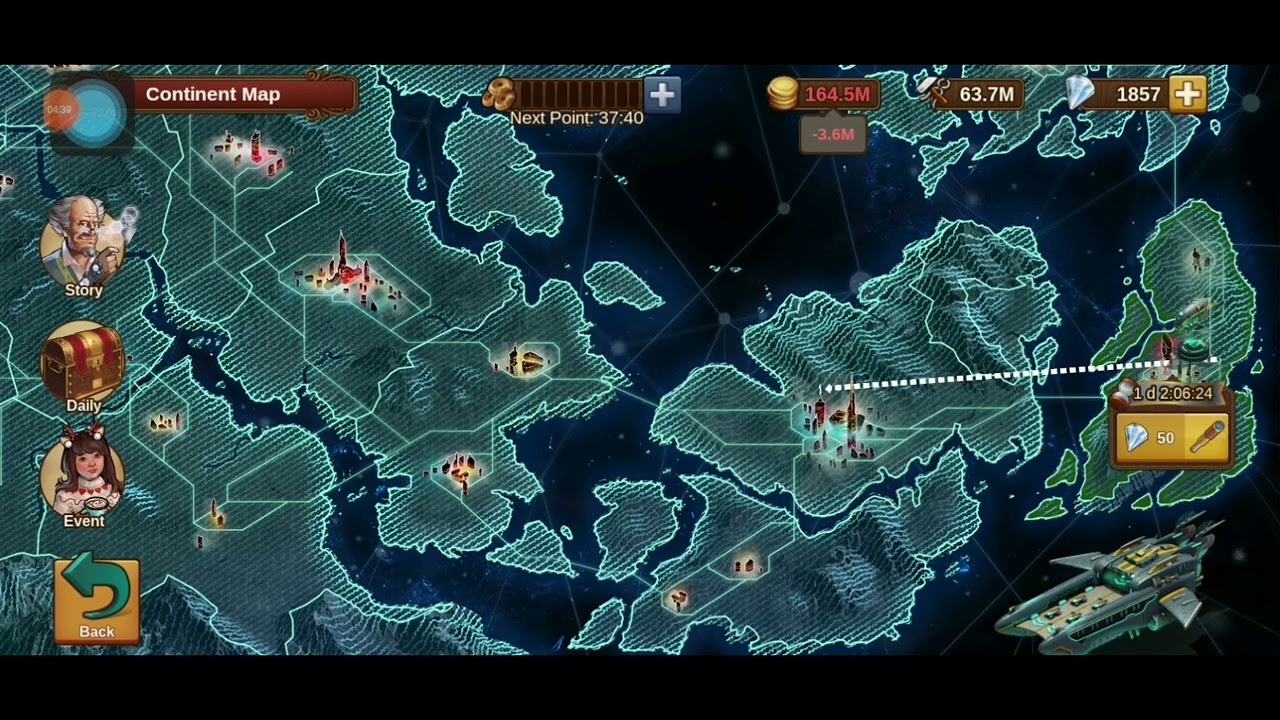Select the traveling airship in the corner
The width and height of the screenshot is (1280, 720).
1110,600
